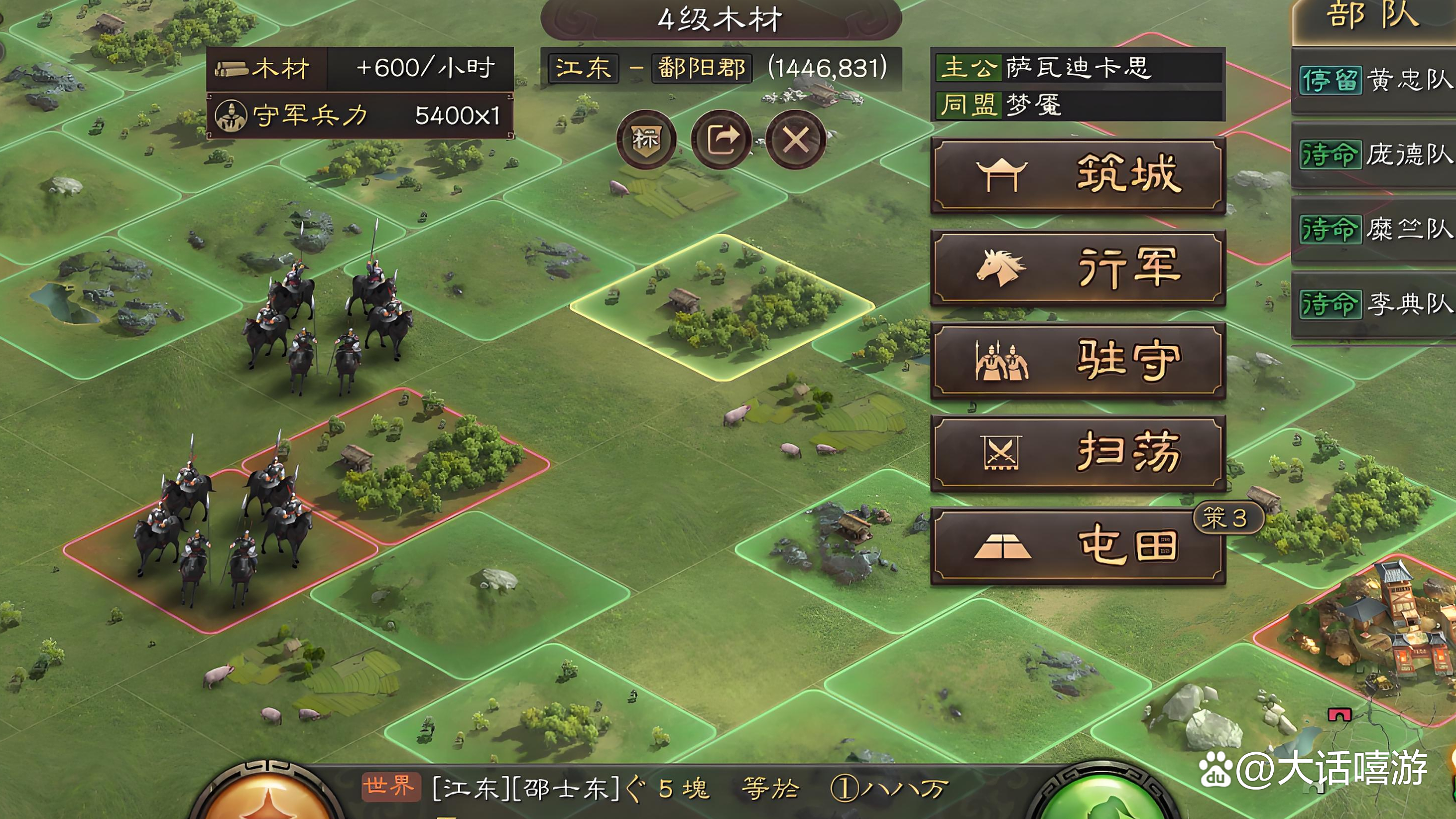Open the 世界 world chat channel
This screenshot has width=1456, height=819.
390,787
